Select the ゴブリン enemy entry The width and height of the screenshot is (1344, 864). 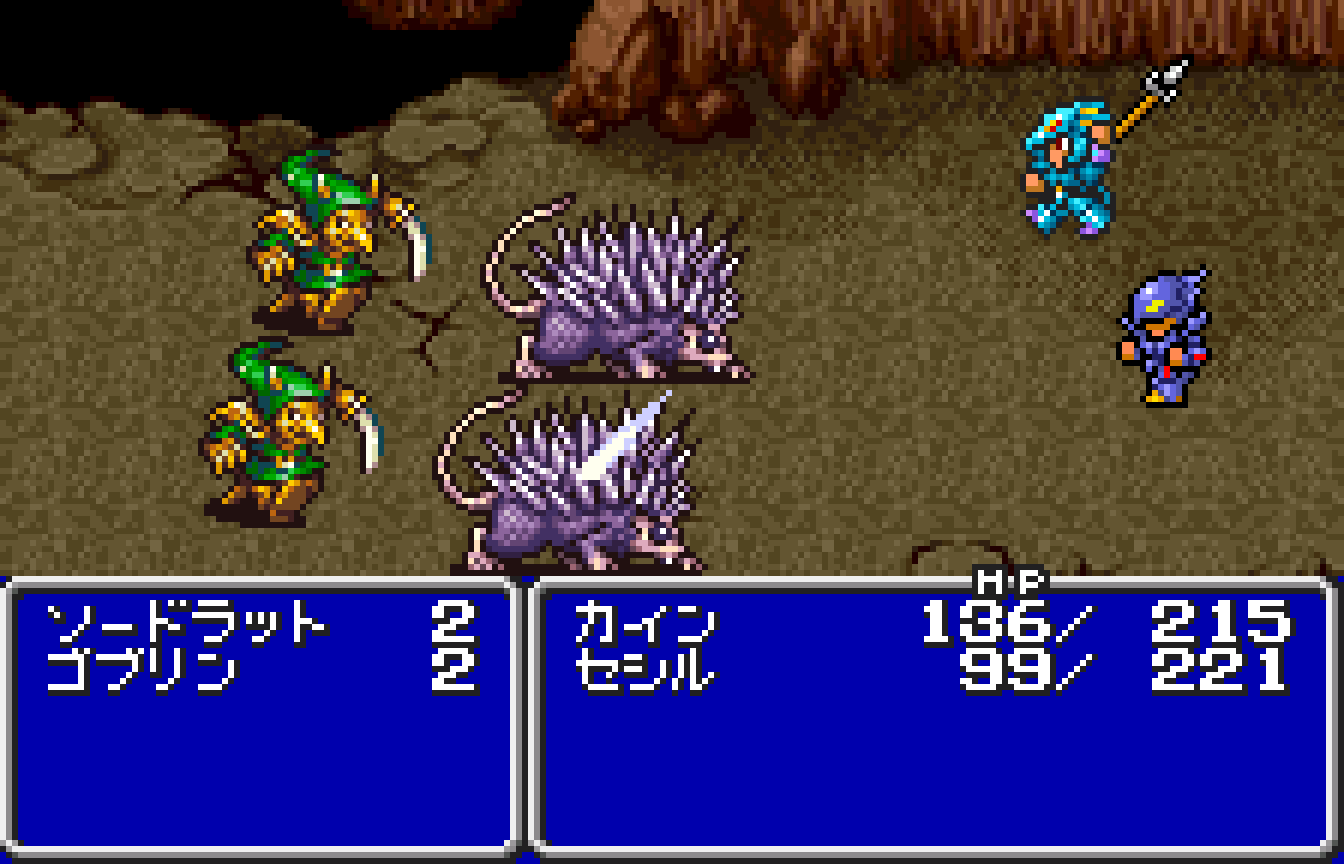coord(142,669)
